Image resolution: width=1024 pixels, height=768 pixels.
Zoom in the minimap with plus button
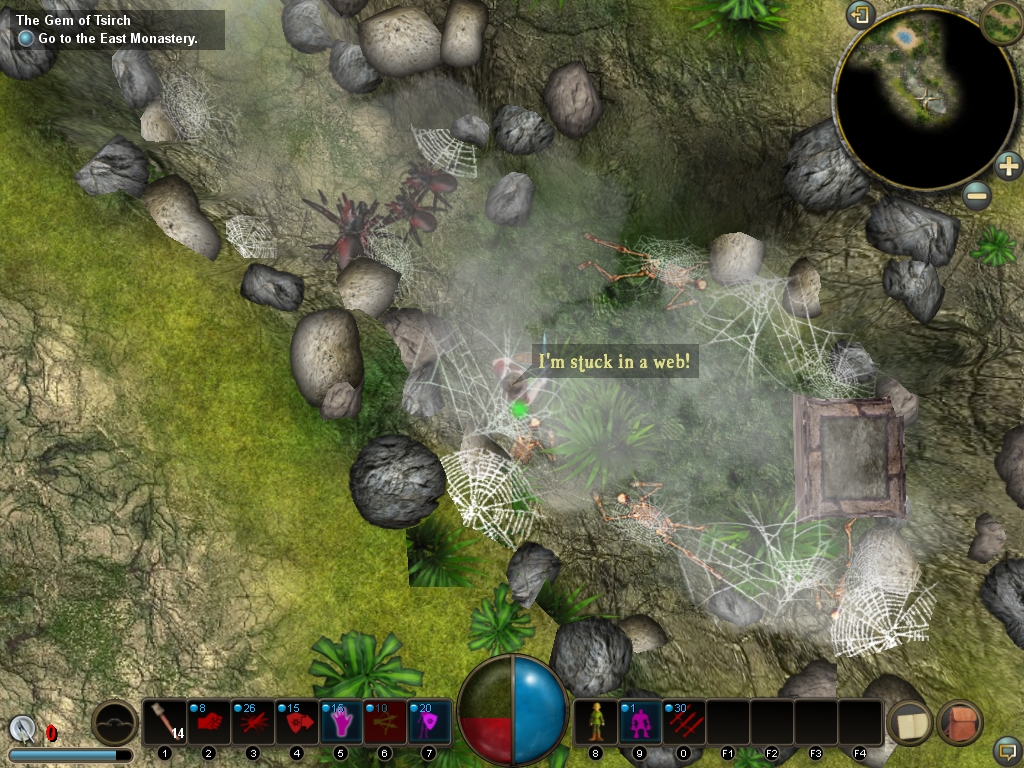tap(1008, 166)
